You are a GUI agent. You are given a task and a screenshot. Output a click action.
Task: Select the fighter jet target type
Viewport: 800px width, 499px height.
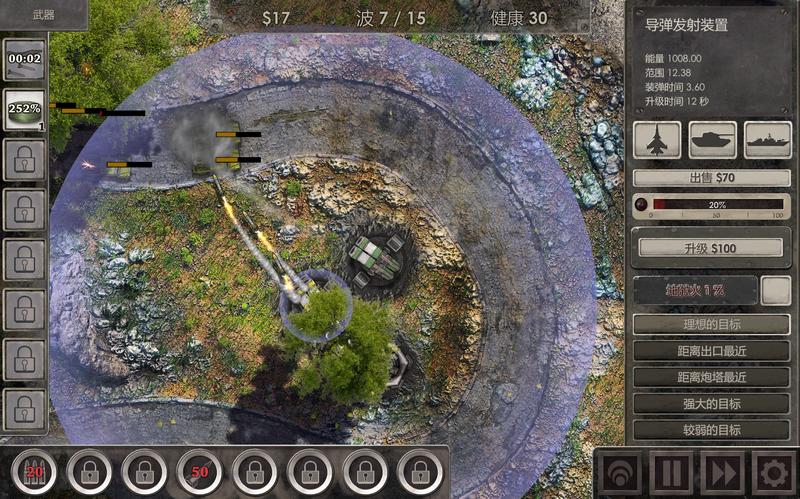(656, 140)
